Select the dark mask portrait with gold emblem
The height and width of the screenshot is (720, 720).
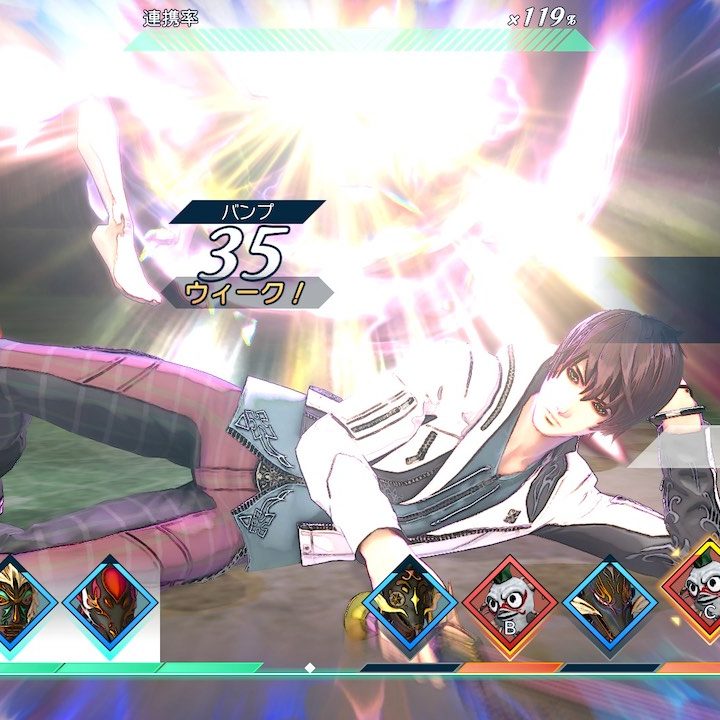[410, 602]
